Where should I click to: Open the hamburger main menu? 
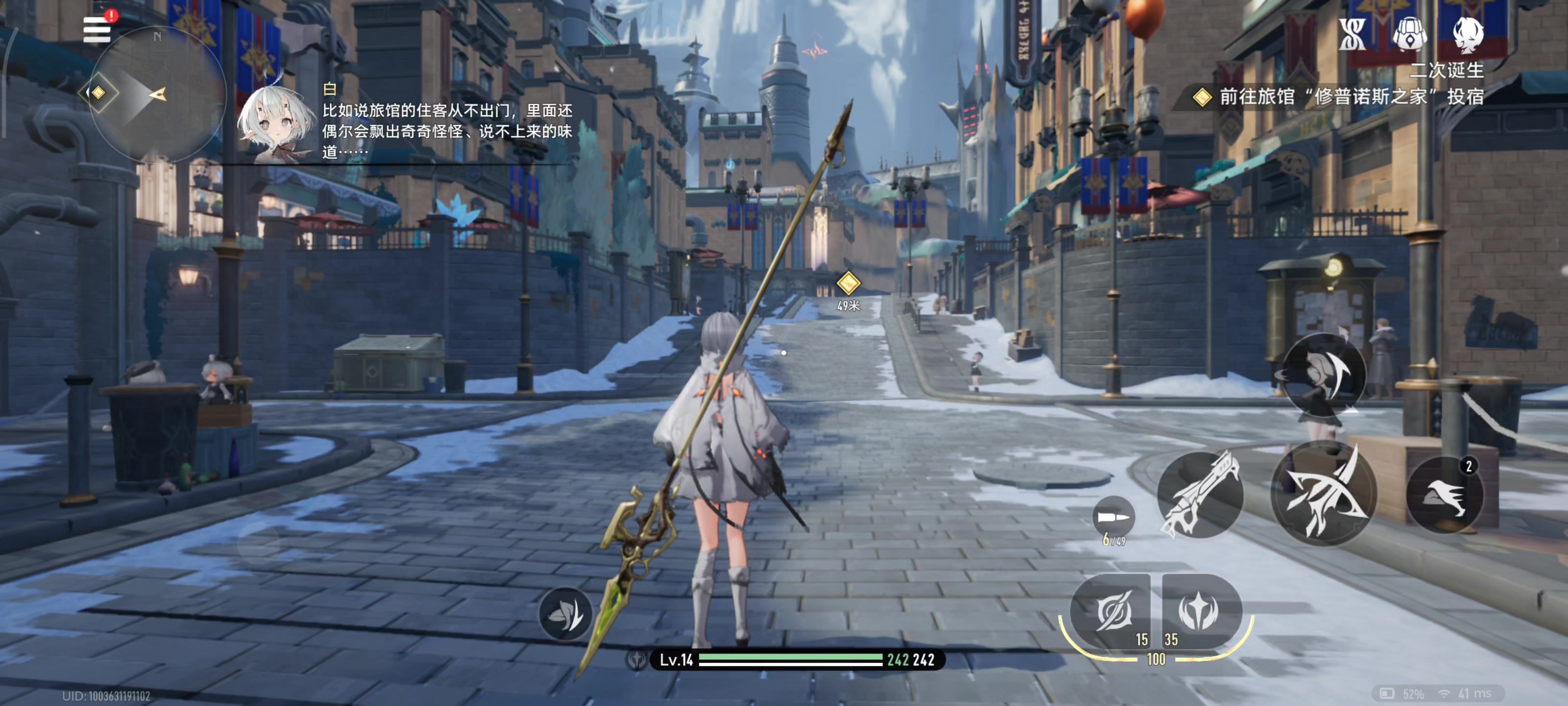(x=97, y=29)
